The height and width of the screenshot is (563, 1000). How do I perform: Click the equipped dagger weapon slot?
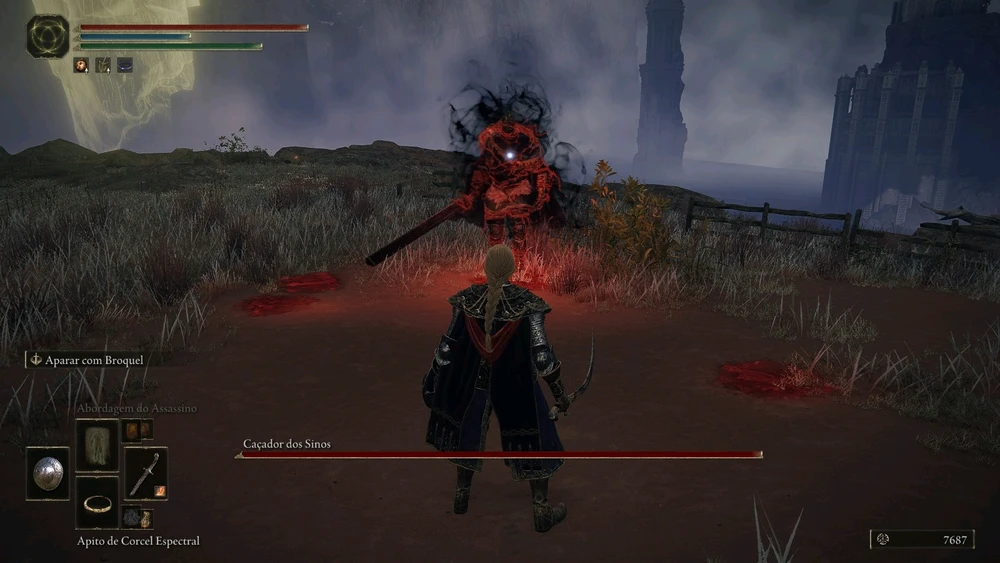coord(145,473)
